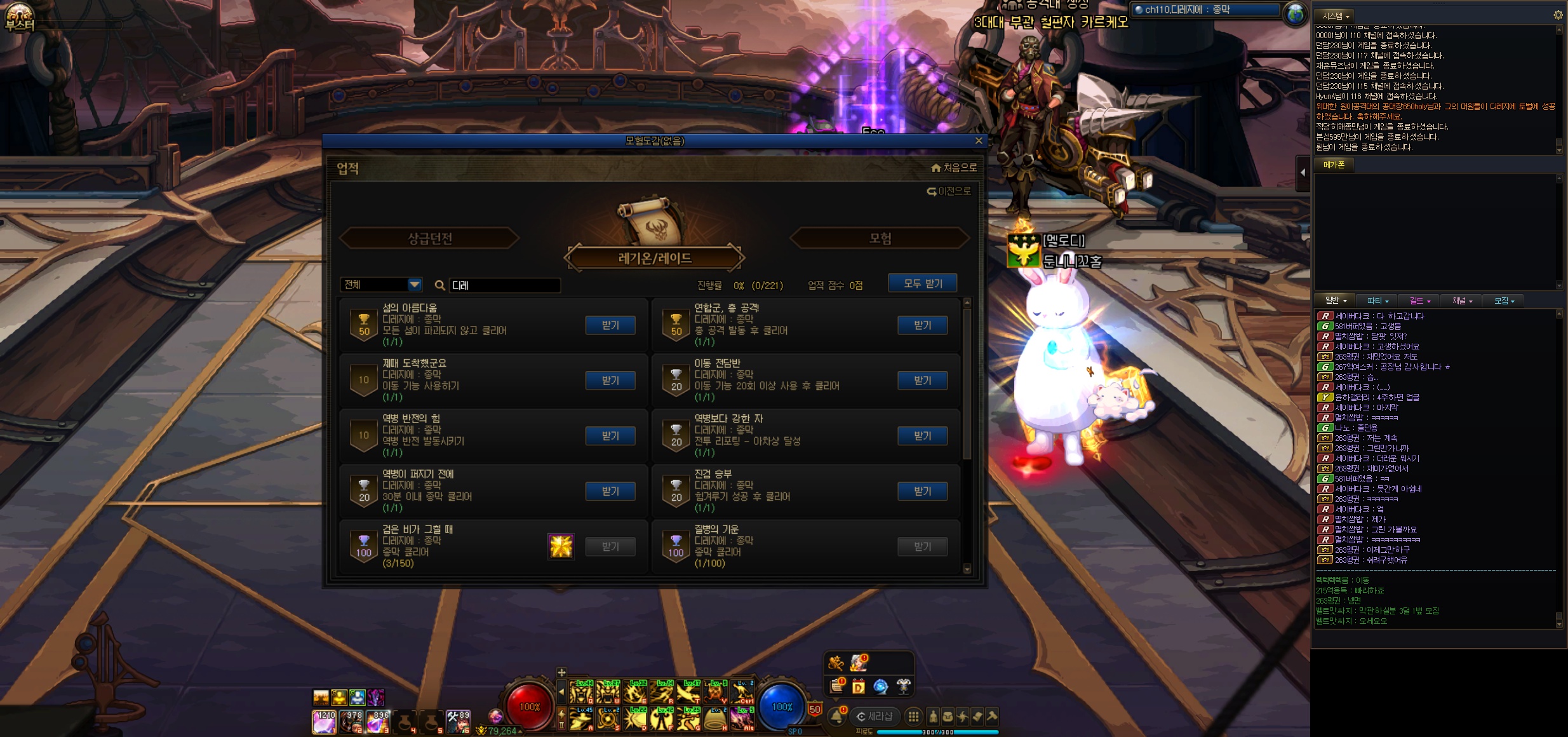1568x737 pixels.
Task: Switch to the 상급던전 category tab
Action: tap(430, 238)
